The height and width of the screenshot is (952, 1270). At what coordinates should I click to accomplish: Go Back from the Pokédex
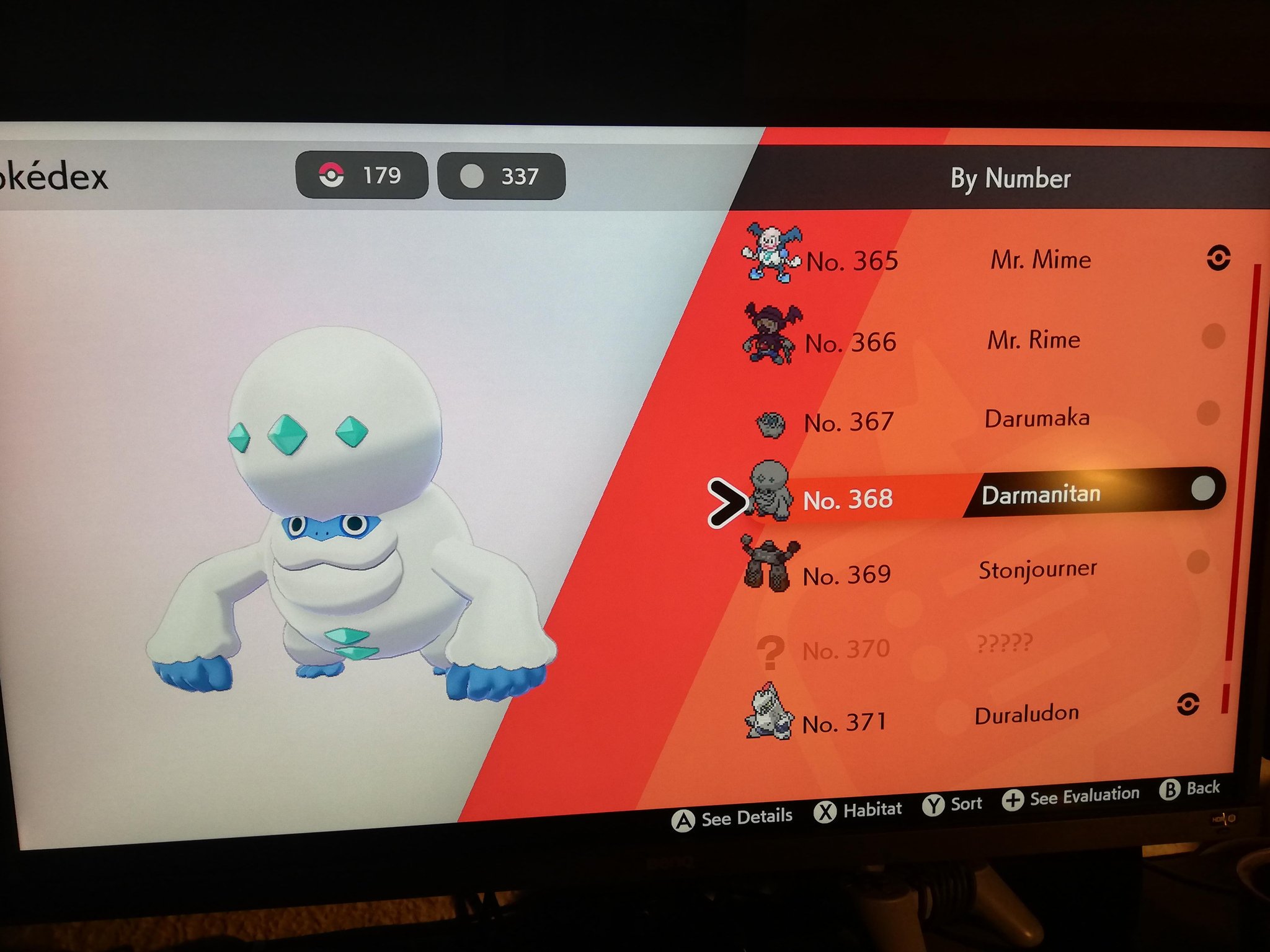(1189, 789)
